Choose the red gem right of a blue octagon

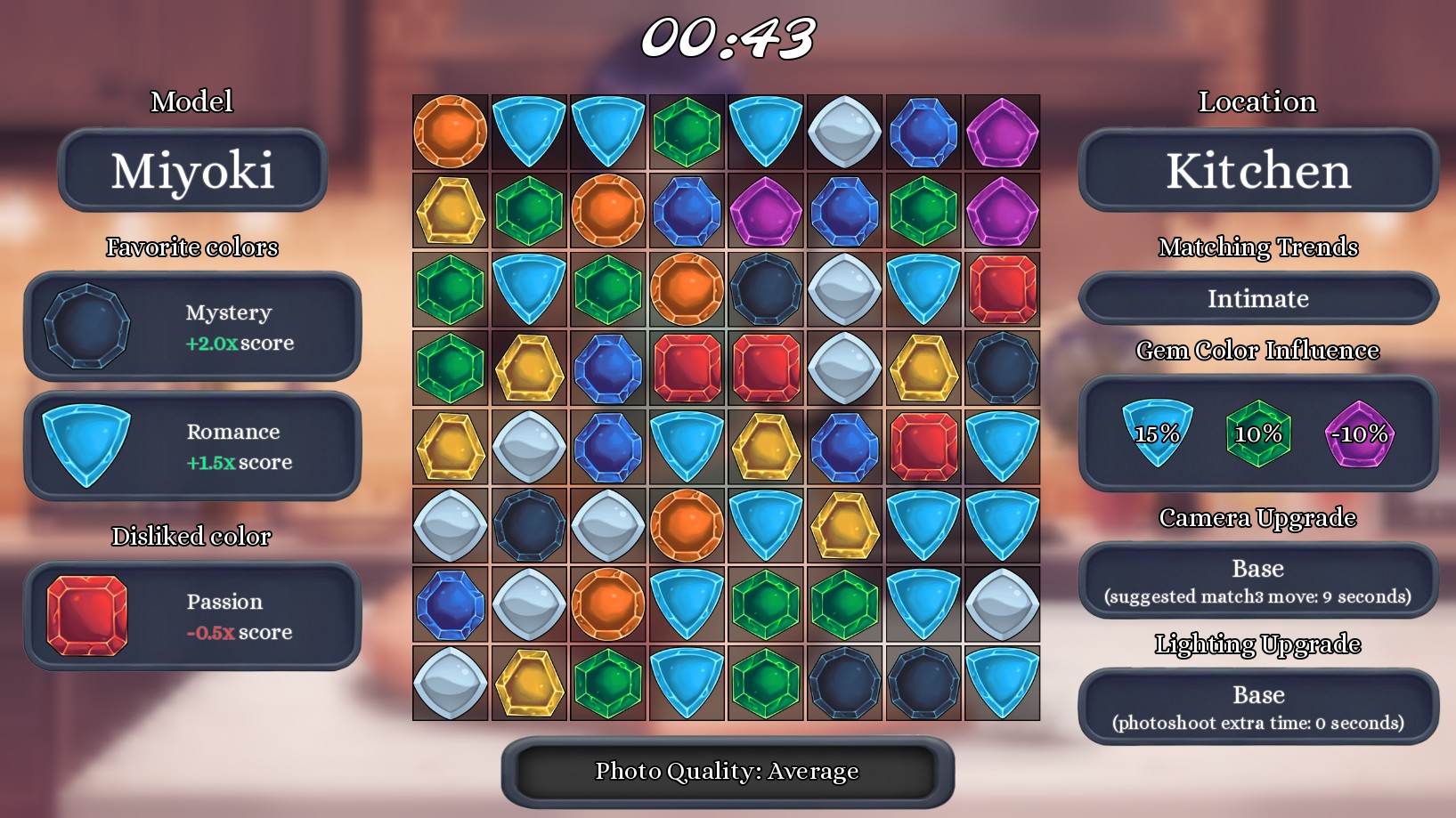point(923,447)
